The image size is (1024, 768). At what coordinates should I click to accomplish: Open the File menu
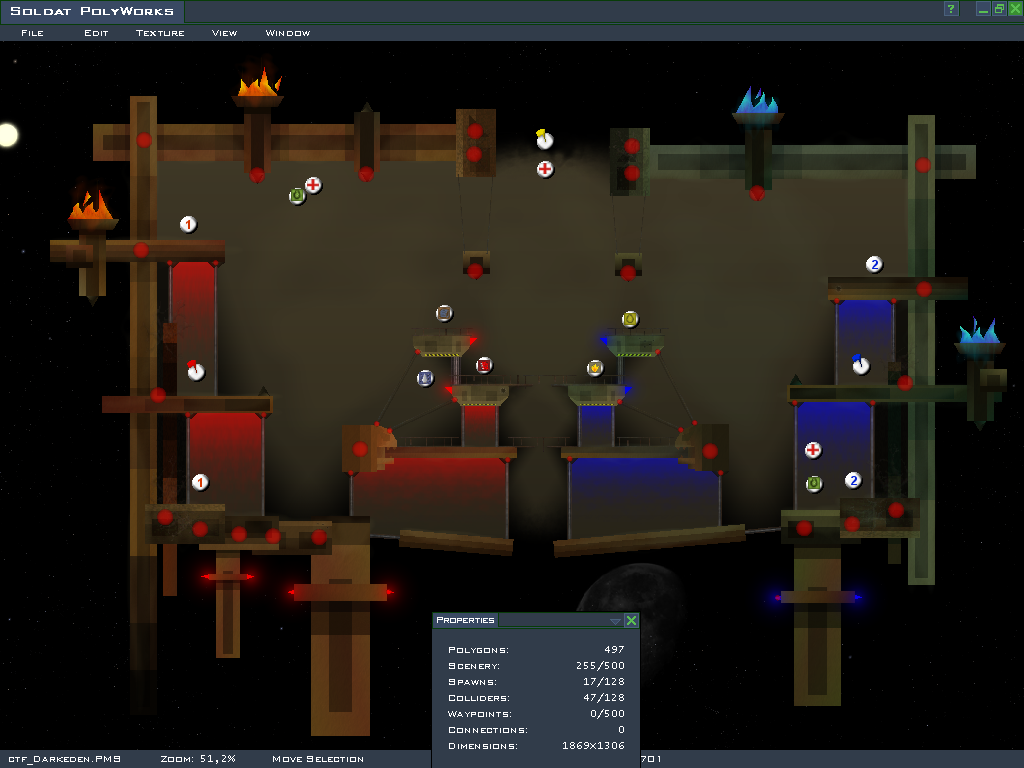click(32, 33)
